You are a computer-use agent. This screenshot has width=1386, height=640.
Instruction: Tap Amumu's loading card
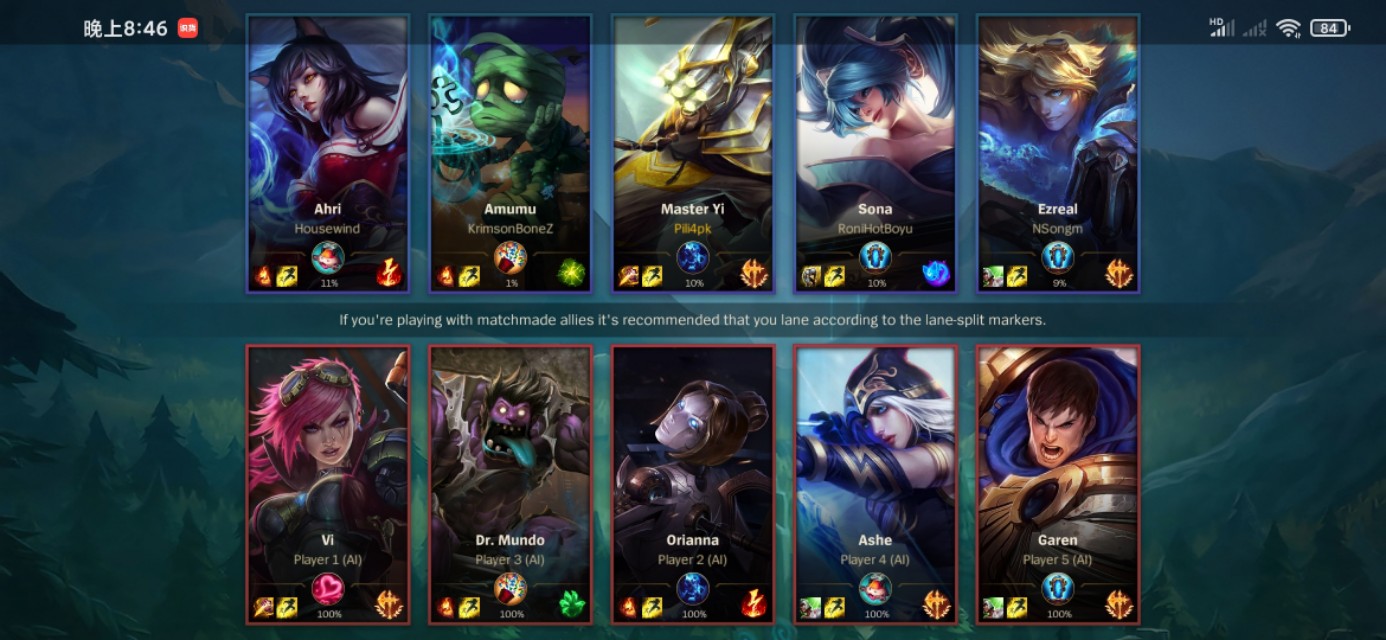coord(510,153)
